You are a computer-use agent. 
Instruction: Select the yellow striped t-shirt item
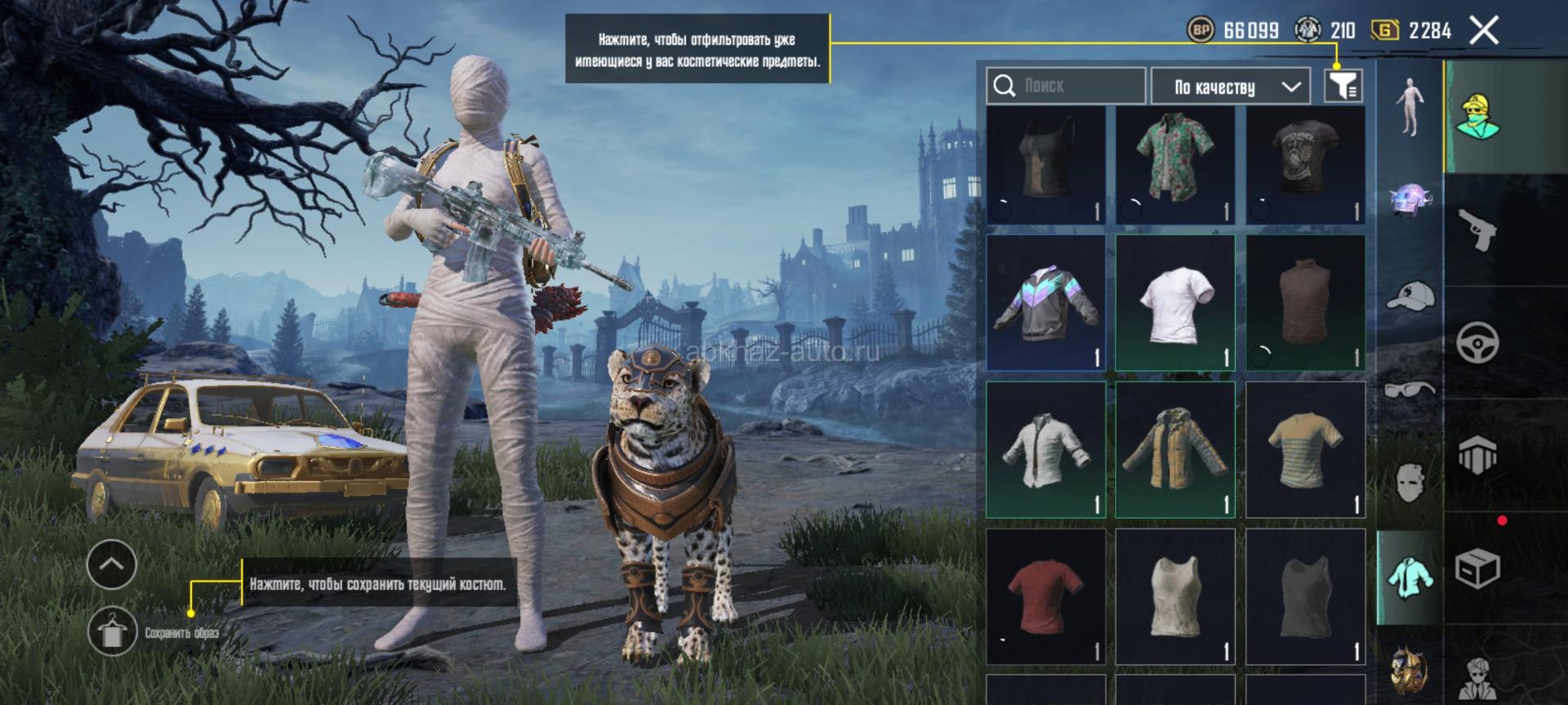(1305, 449)
